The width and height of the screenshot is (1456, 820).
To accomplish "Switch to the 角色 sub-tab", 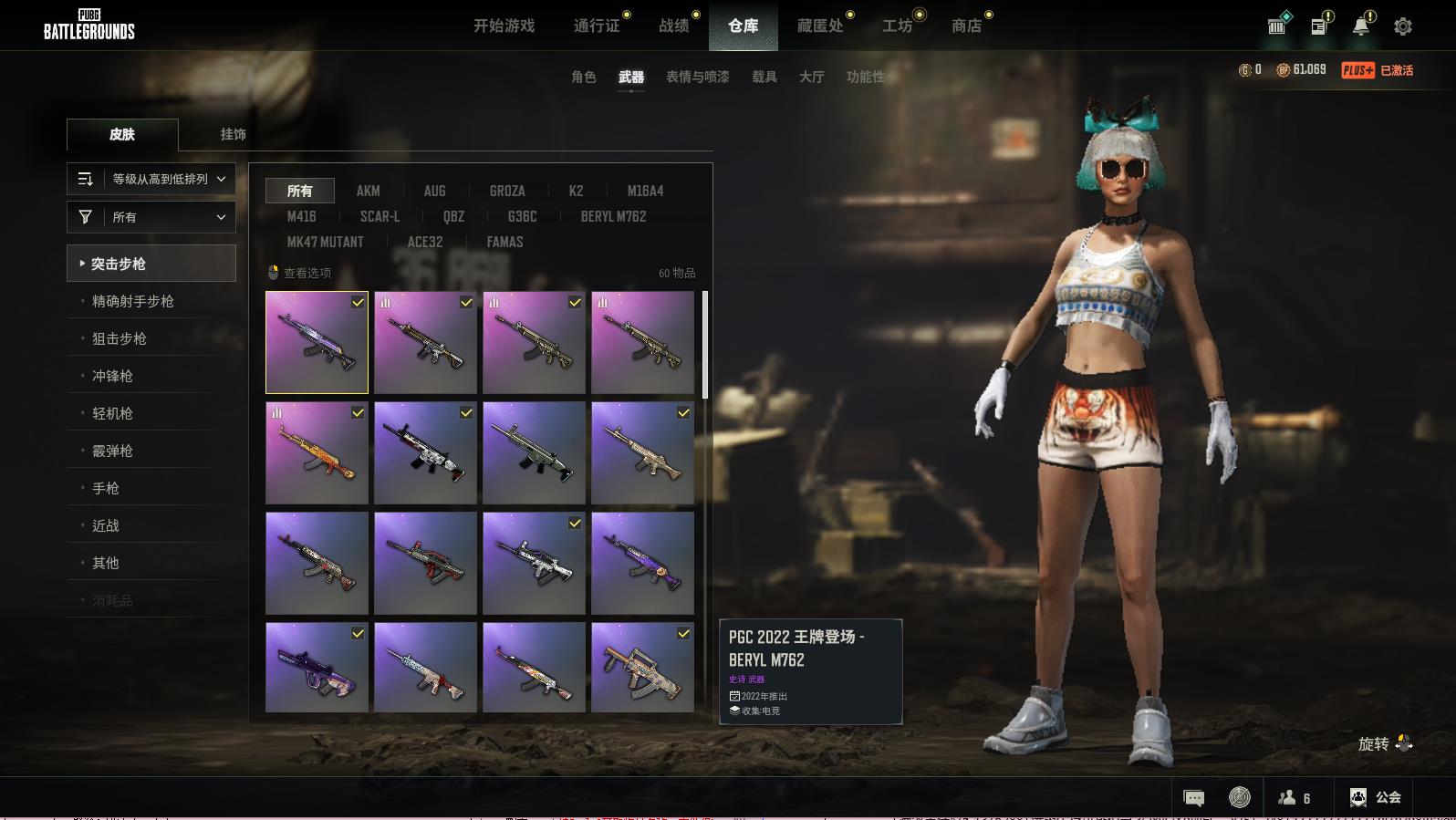I will pos(584,77).
